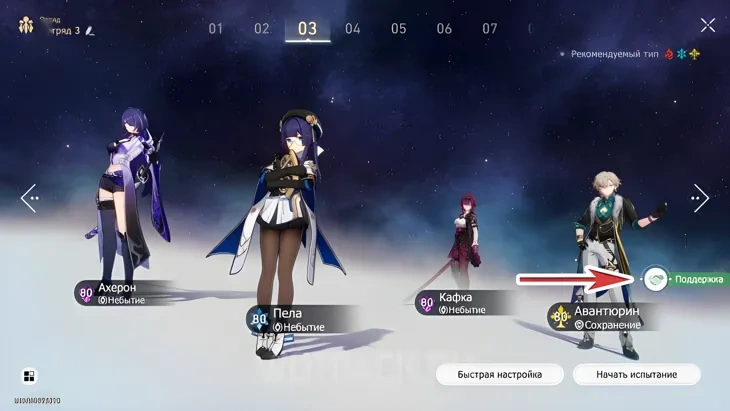Switch to team tab 06
Screen dimensions: 730x411
[x=444, y=28]
